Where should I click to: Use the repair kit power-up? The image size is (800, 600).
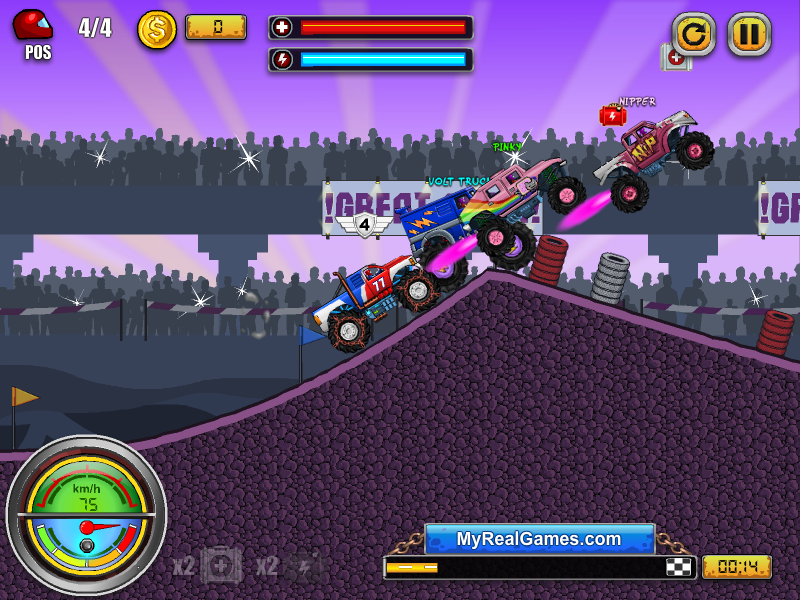221,566
